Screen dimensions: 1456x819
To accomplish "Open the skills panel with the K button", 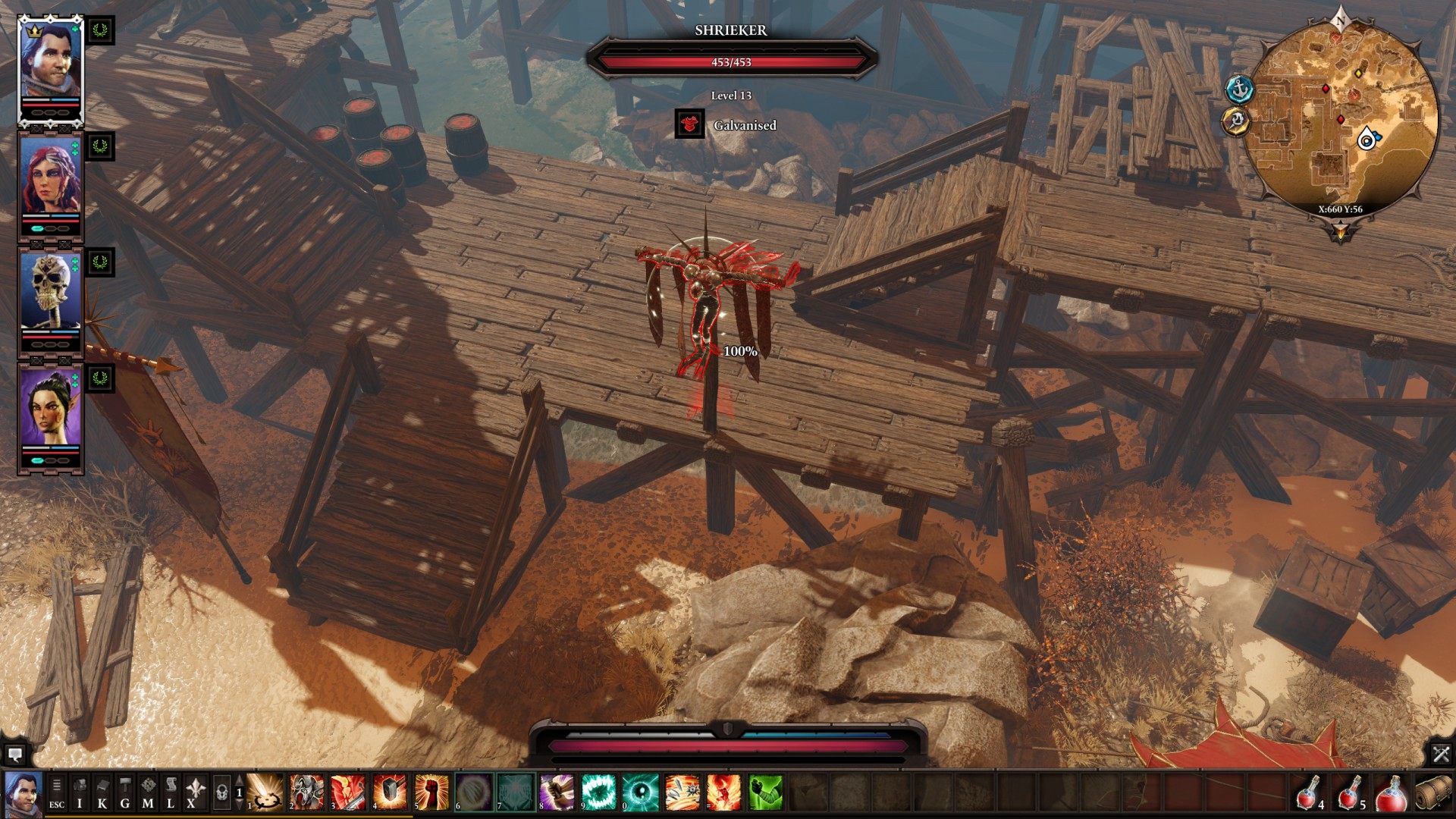I will (x=102, y=792).
